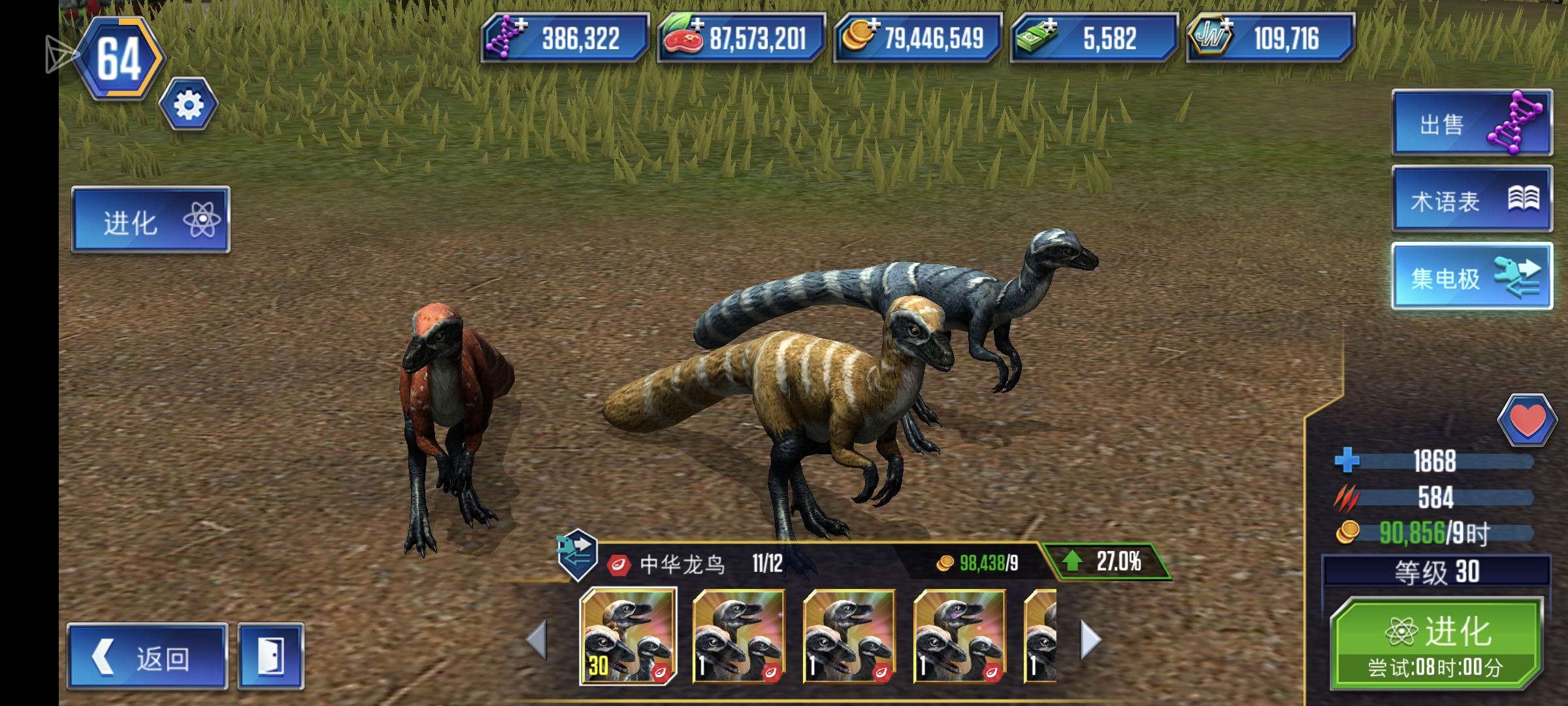Open the settings gear icon
The height and width of the screenshot is (706, 1568).
coord(188,105)
